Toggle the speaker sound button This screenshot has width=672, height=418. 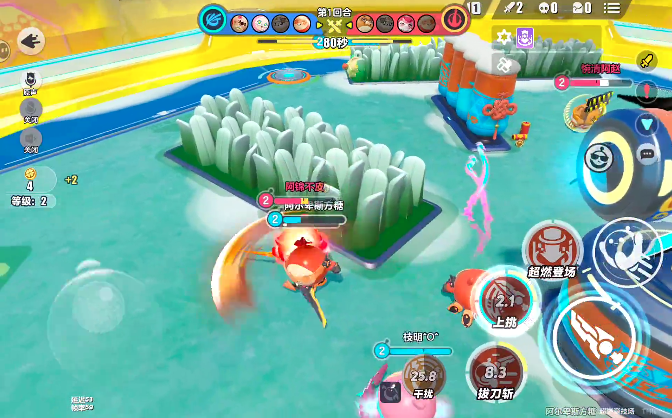coord(30,138)
